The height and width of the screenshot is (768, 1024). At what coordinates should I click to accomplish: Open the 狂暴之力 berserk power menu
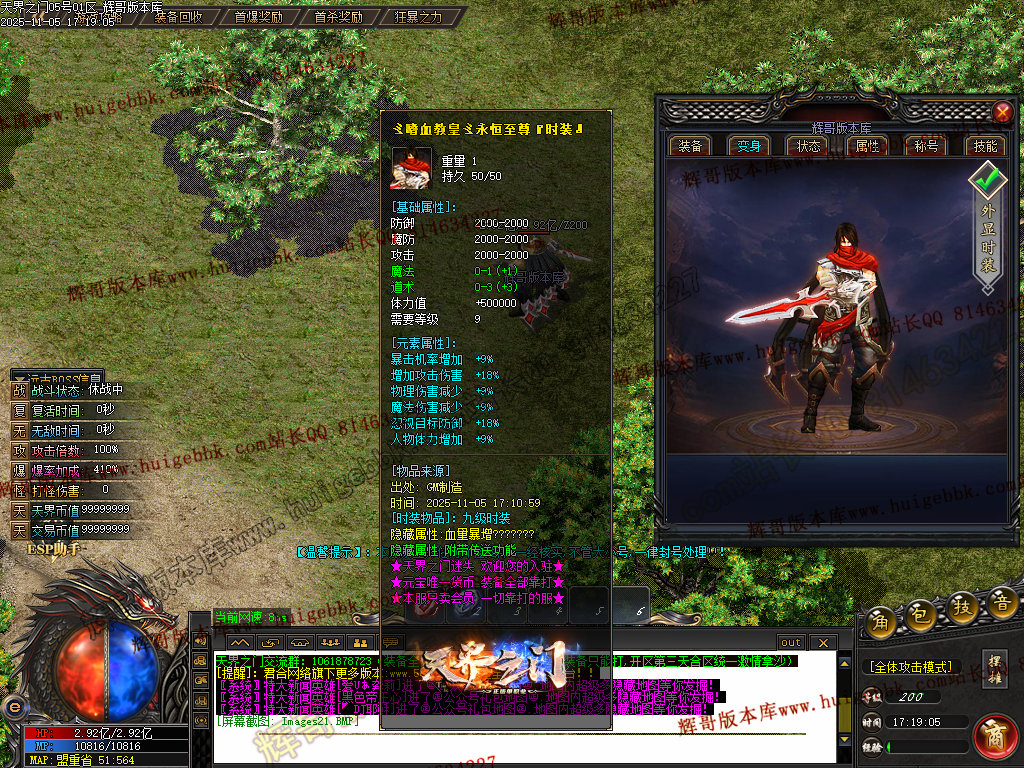tap(418, 17)
